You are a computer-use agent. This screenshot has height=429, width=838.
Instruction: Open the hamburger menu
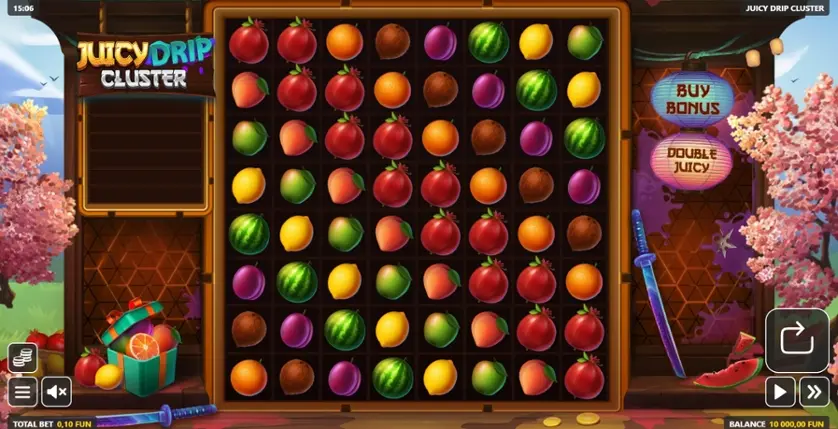23,391
